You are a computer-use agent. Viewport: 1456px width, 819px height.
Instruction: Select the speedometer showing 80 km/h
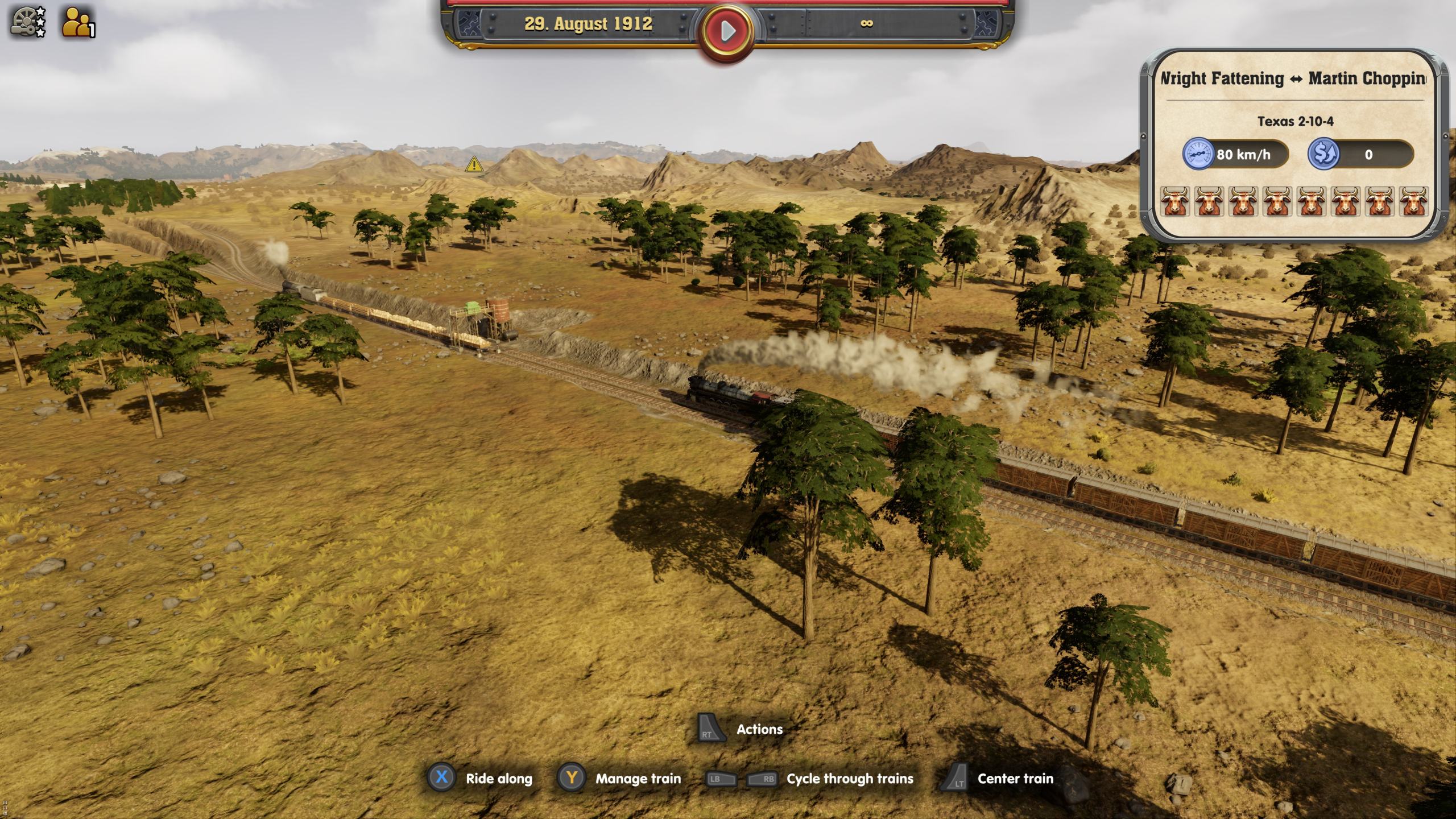click(1198, 154)
